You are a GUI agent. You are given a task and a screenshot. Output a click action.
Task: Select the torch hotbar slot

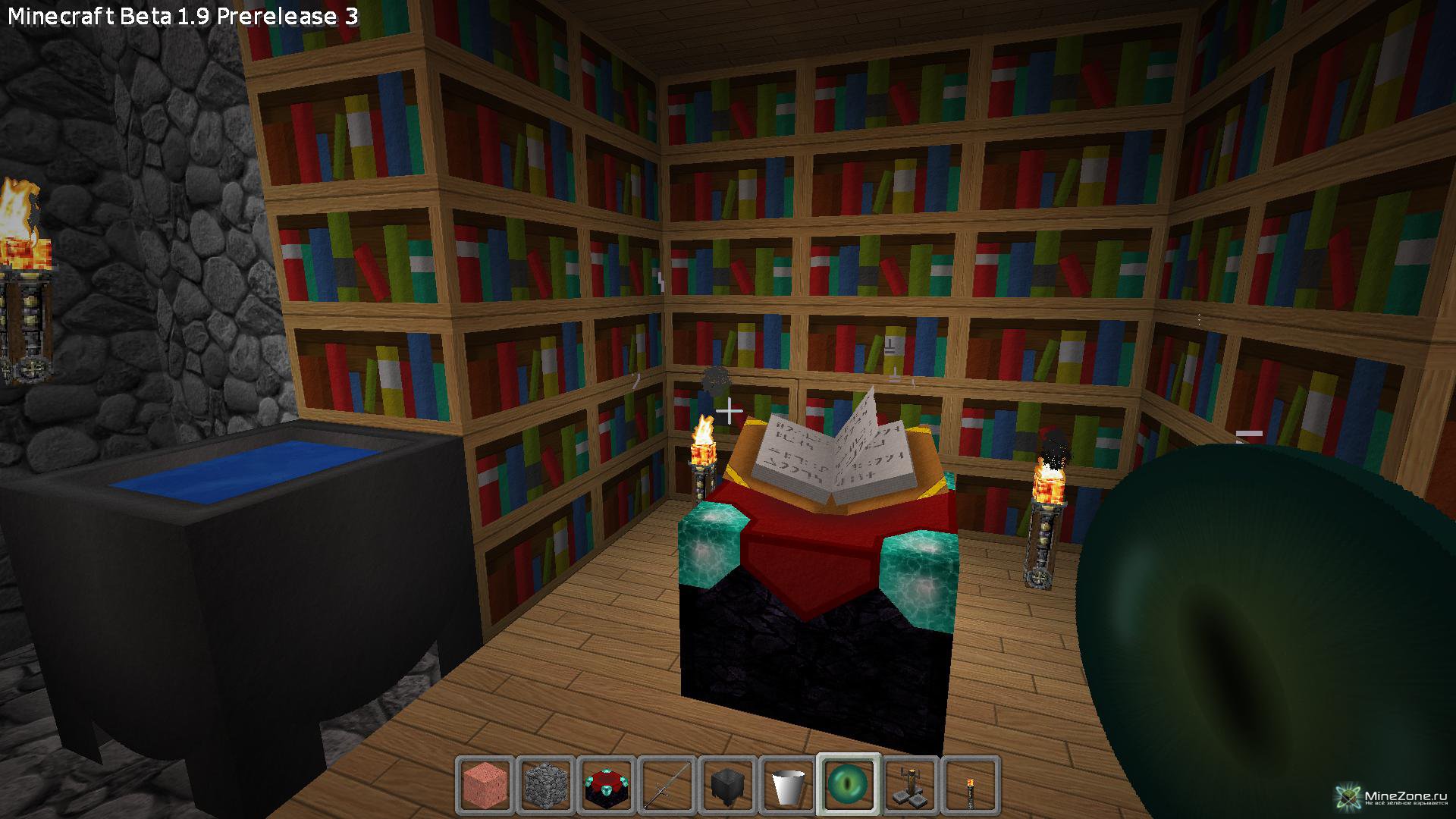(971, 785)
